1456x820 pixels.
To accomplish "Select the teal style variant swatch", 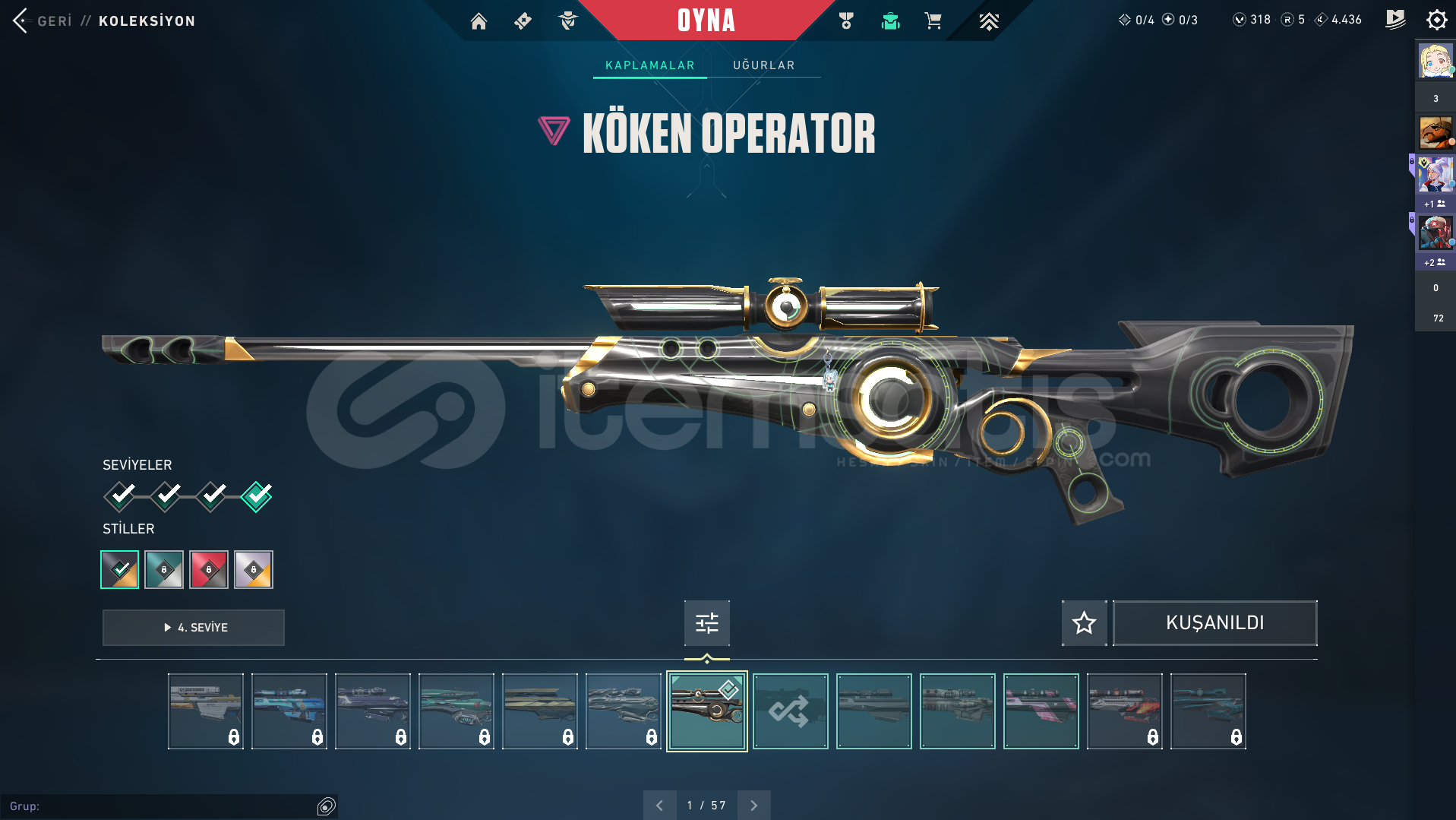I will click(164, 569).
